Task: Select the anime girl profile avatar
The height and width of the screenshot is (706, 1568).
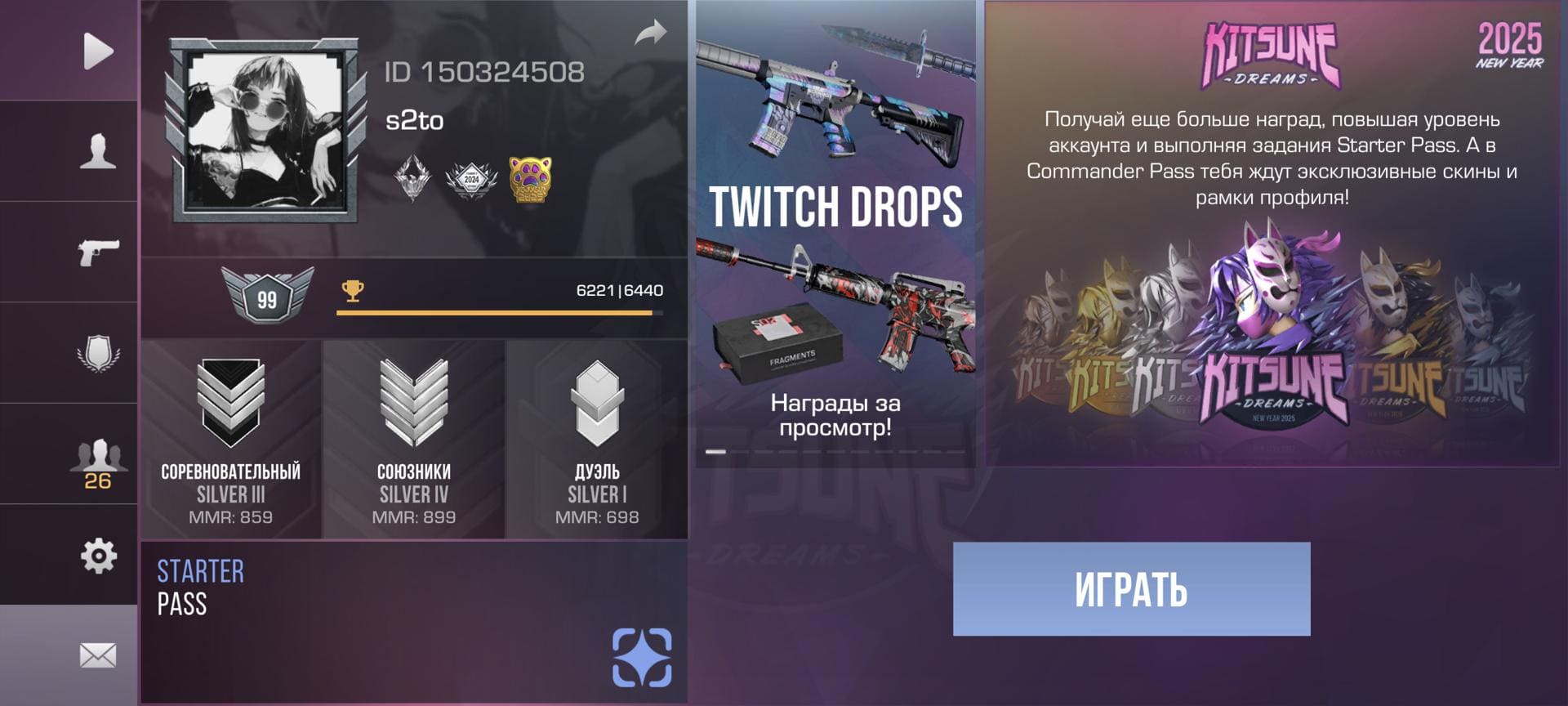Action: click(264, 131)
